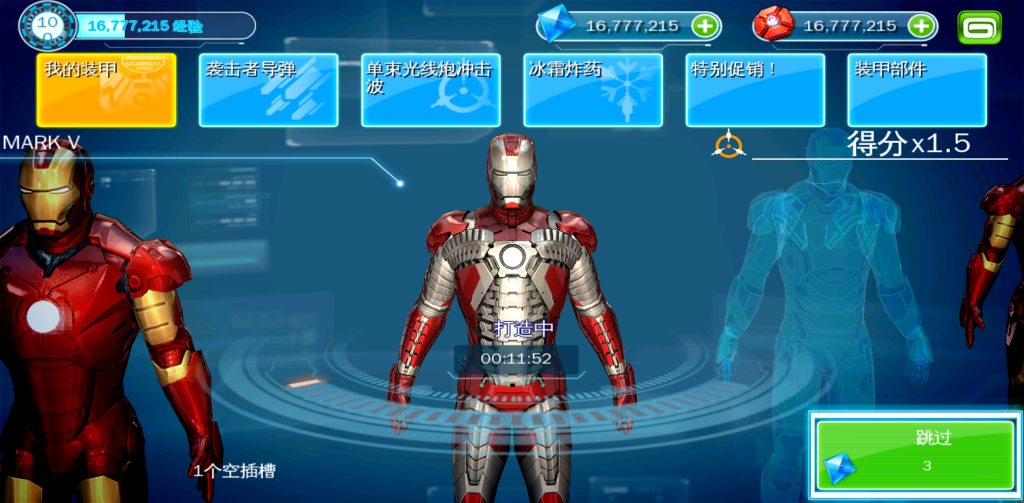Image resolution: width=1024 pixels, height=503 pixels.
Task: Click the orange target score multiplier icon
Action: coord(728,145)
